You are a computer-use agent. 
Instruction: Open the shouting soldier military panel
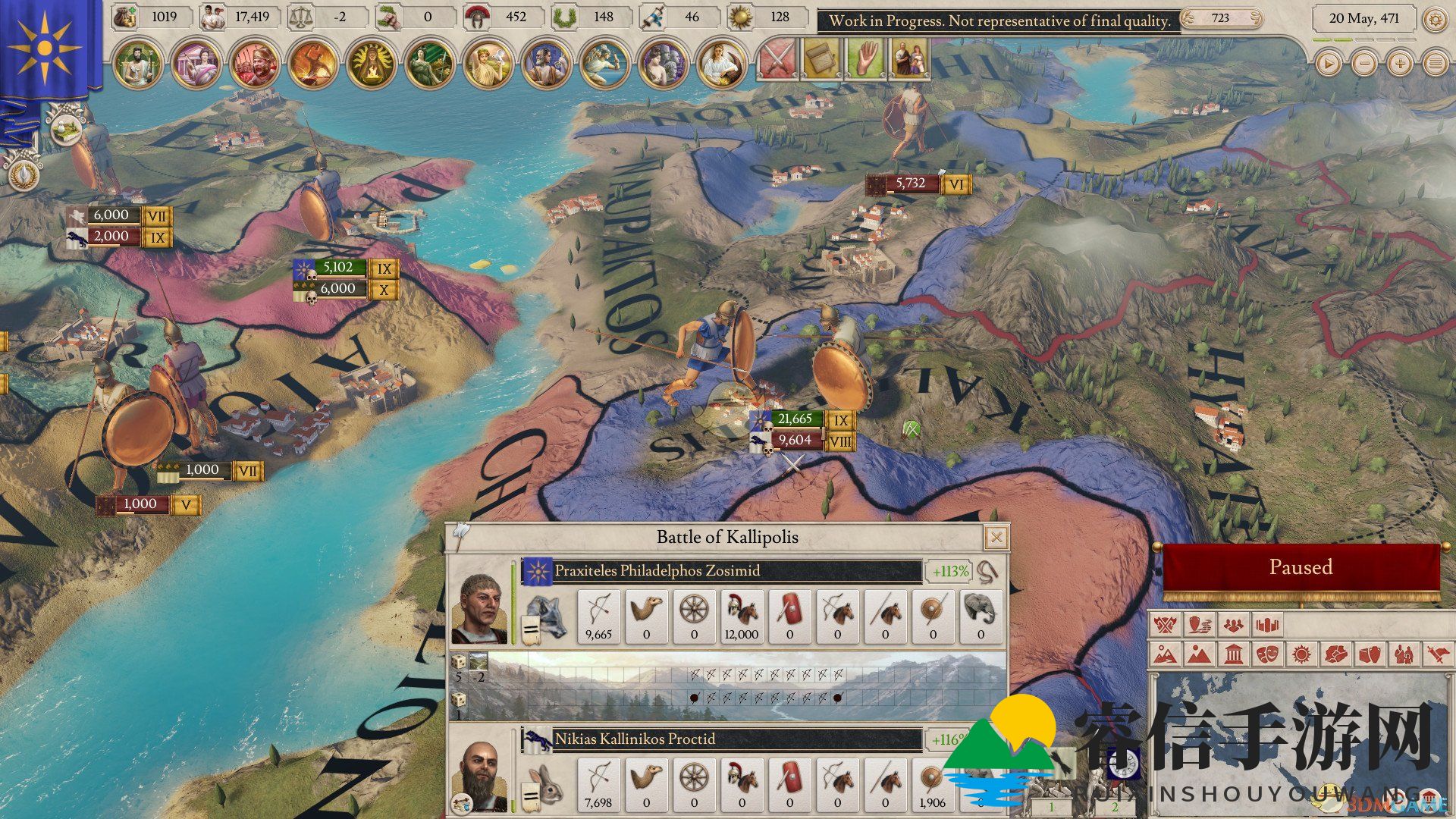coord(256,64)
